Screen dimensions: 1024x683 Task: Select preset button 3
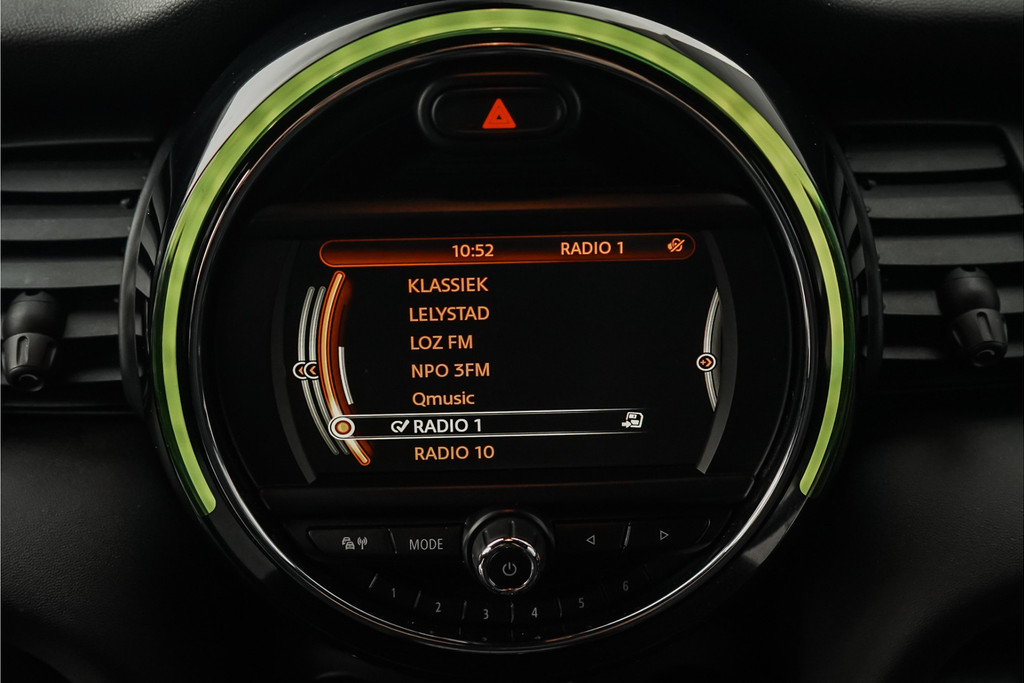tap(484, 614)
